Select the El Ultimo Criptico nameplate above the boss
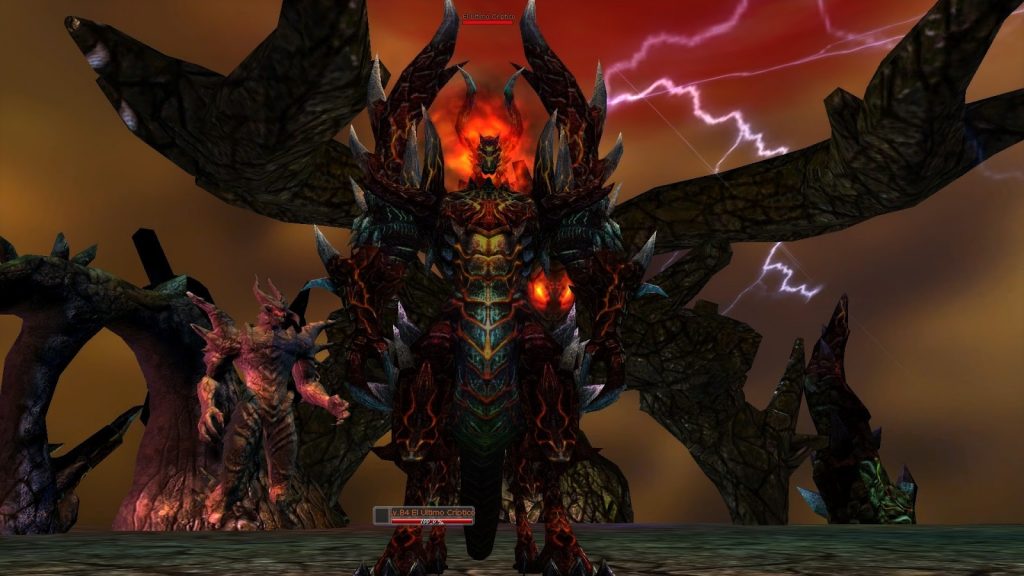Image resolution: width=1024 pixels, height=576 pixels. [x=488, y=17]
